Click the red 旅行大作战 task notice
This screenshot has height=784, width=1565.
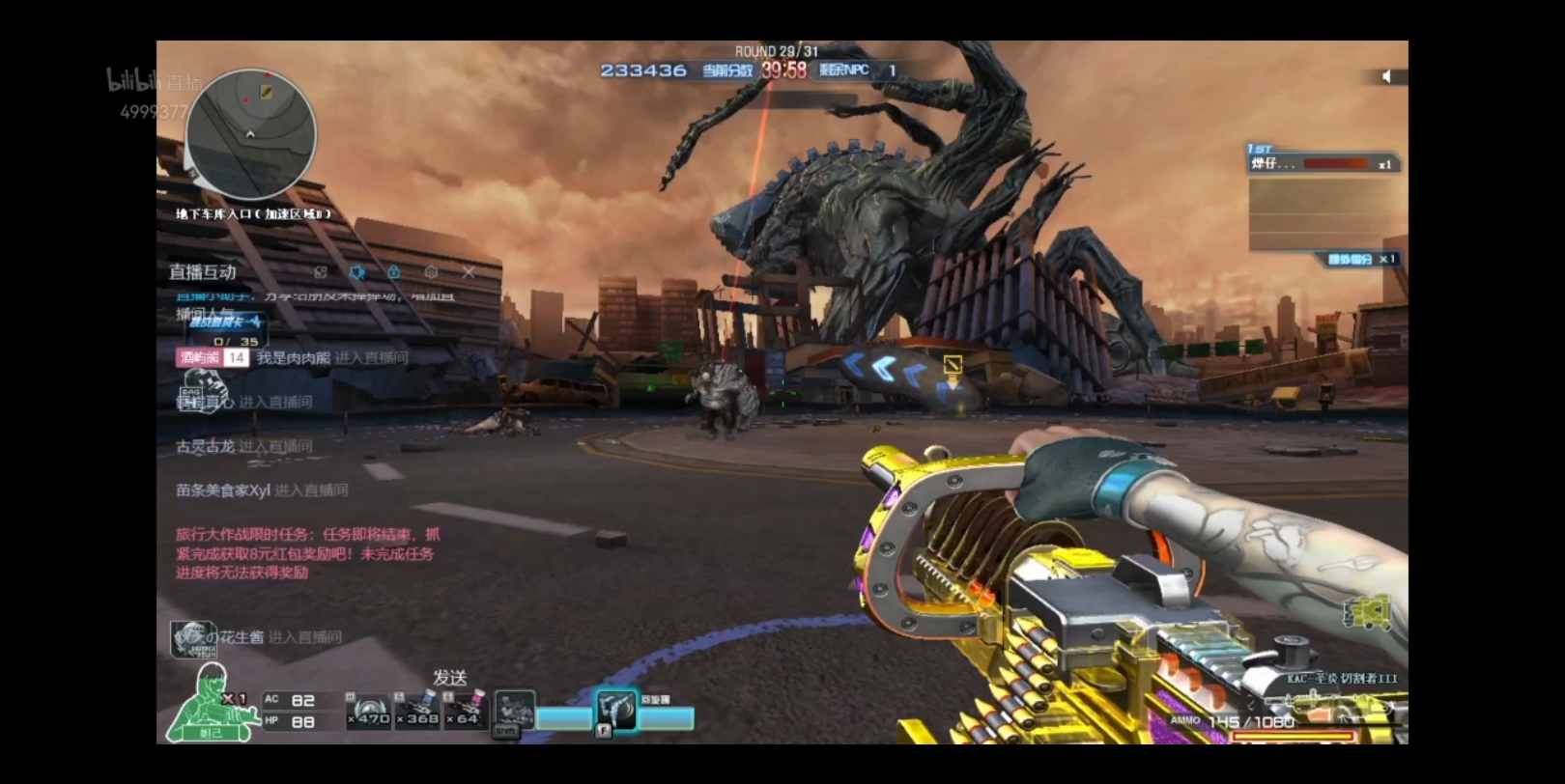[x=307, y=553]
